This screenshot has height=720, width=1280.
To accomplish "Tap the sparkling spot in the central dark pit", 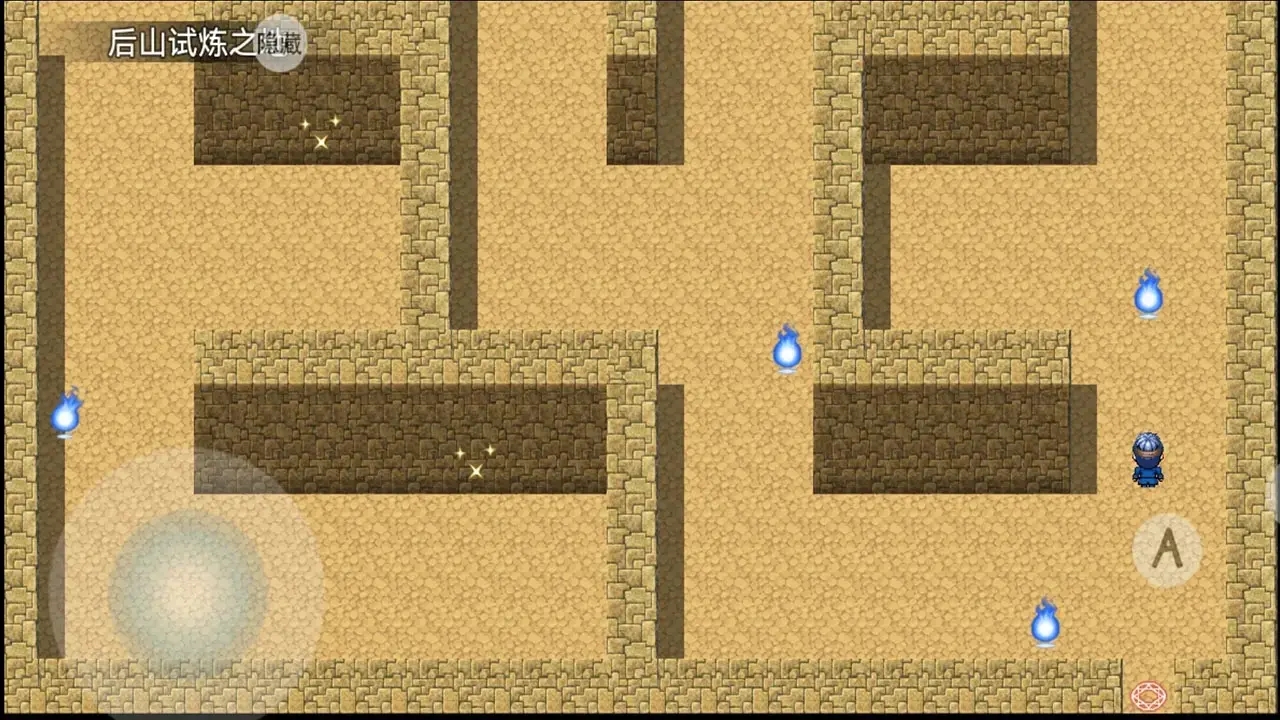I will coord(476,462).
